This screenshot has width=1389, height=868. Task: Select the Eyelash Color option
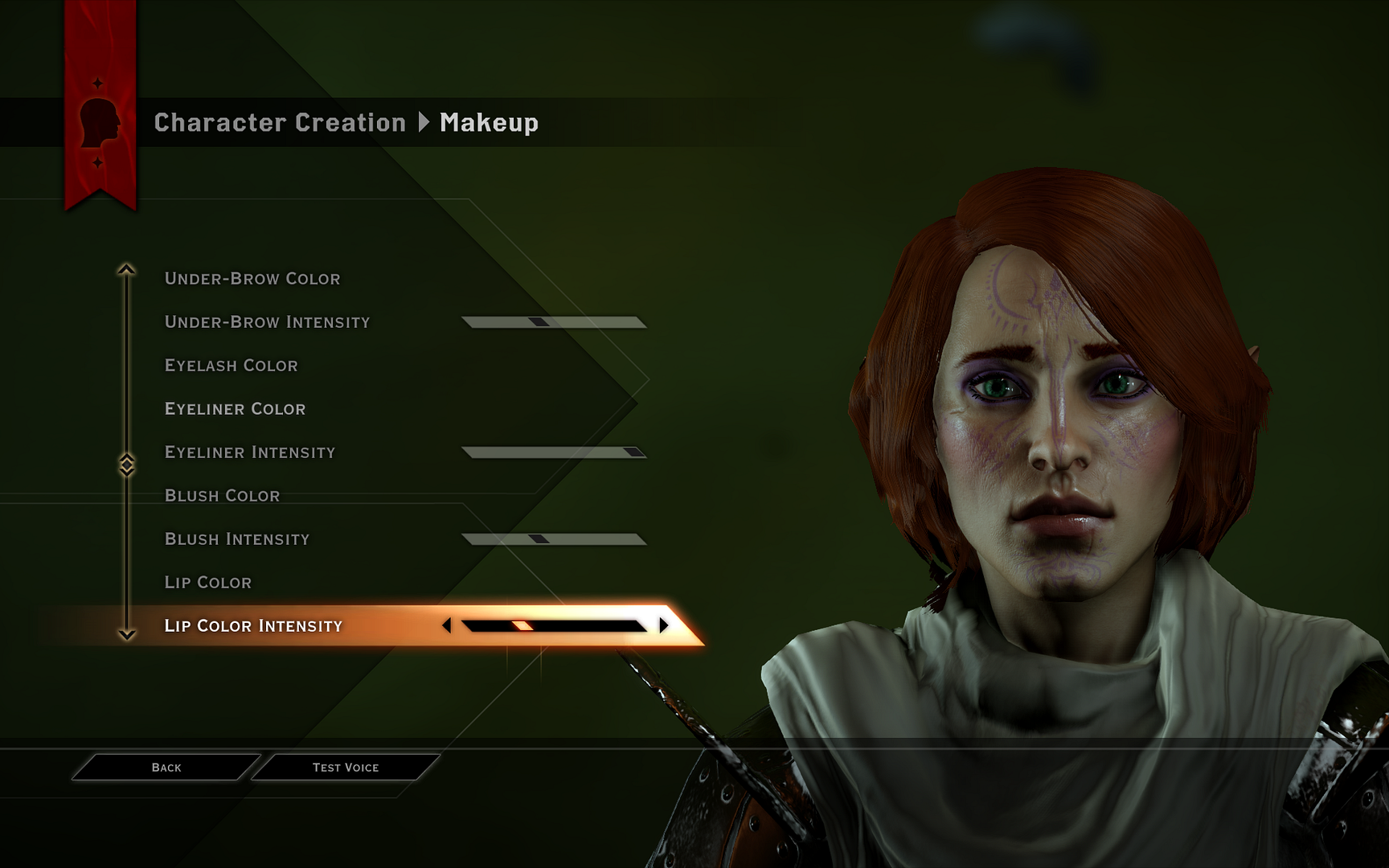[x=231, y=365]
